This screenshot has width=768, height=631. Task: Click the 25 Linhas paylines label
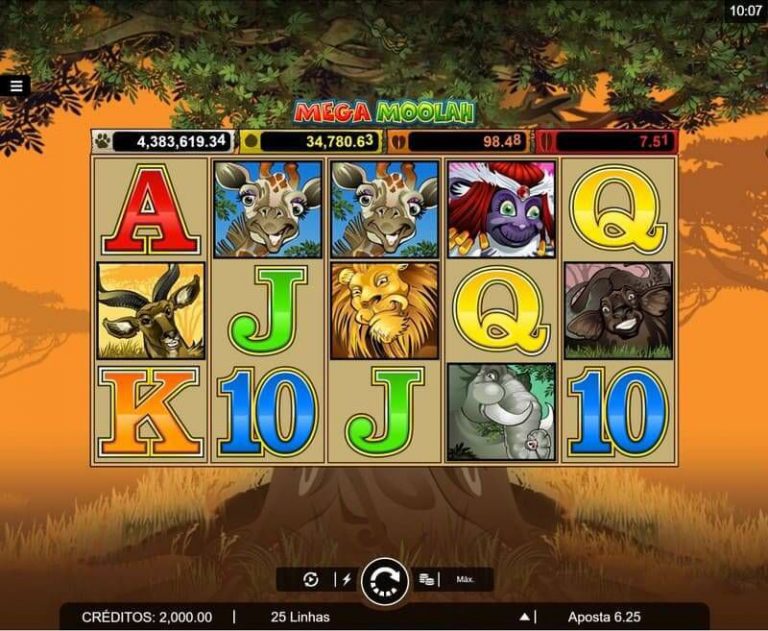pos(300,617)
